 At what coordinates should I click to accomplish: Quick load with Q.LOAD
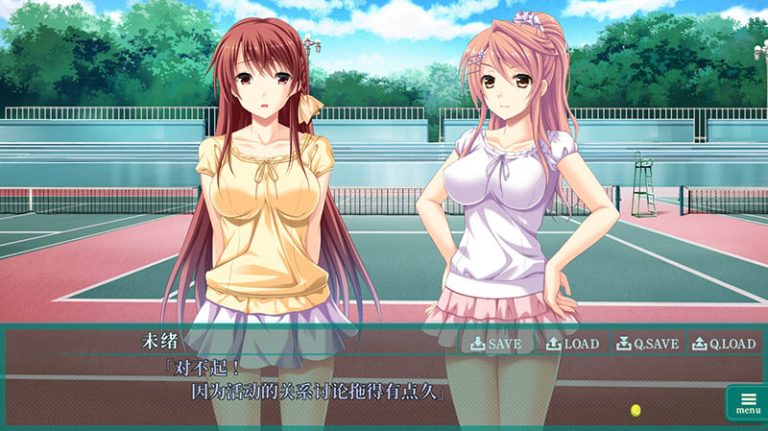(724, 344)
